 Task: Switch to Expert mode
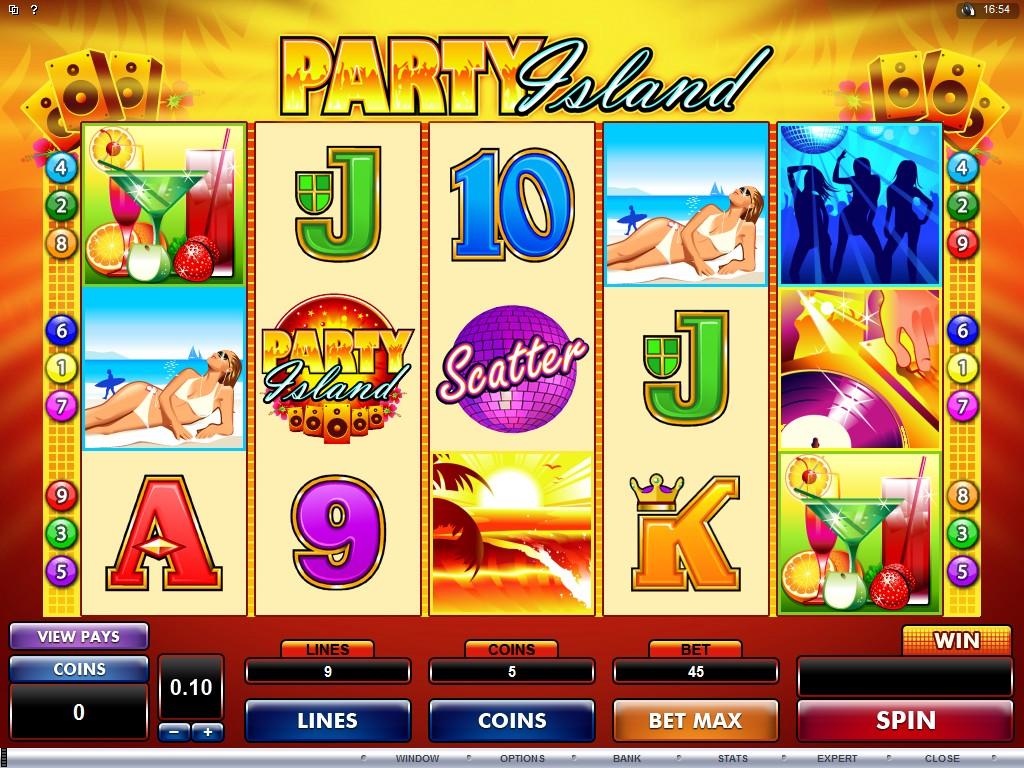tap(837, 759)
